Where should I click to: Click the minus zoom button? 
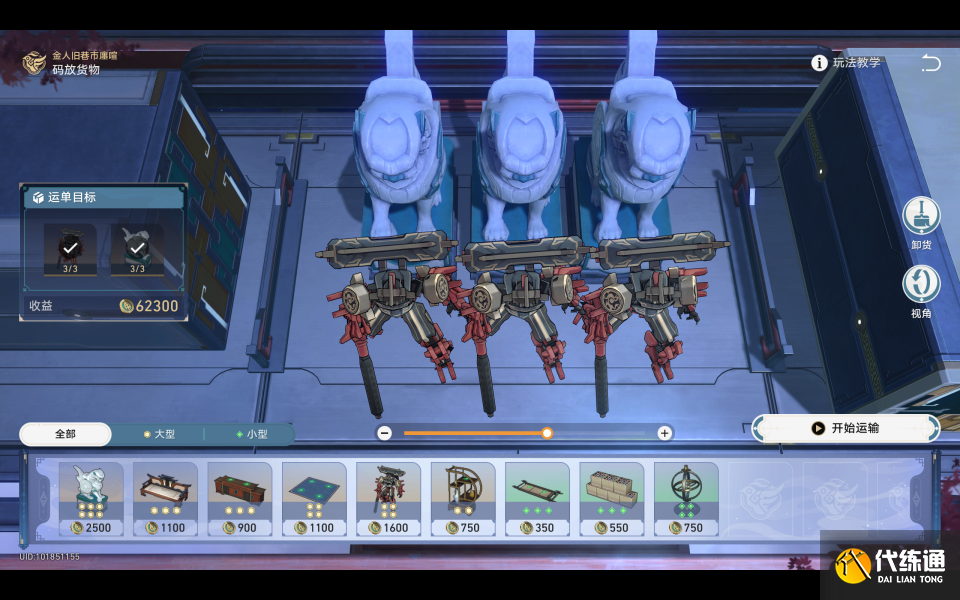tap(384, 433)
